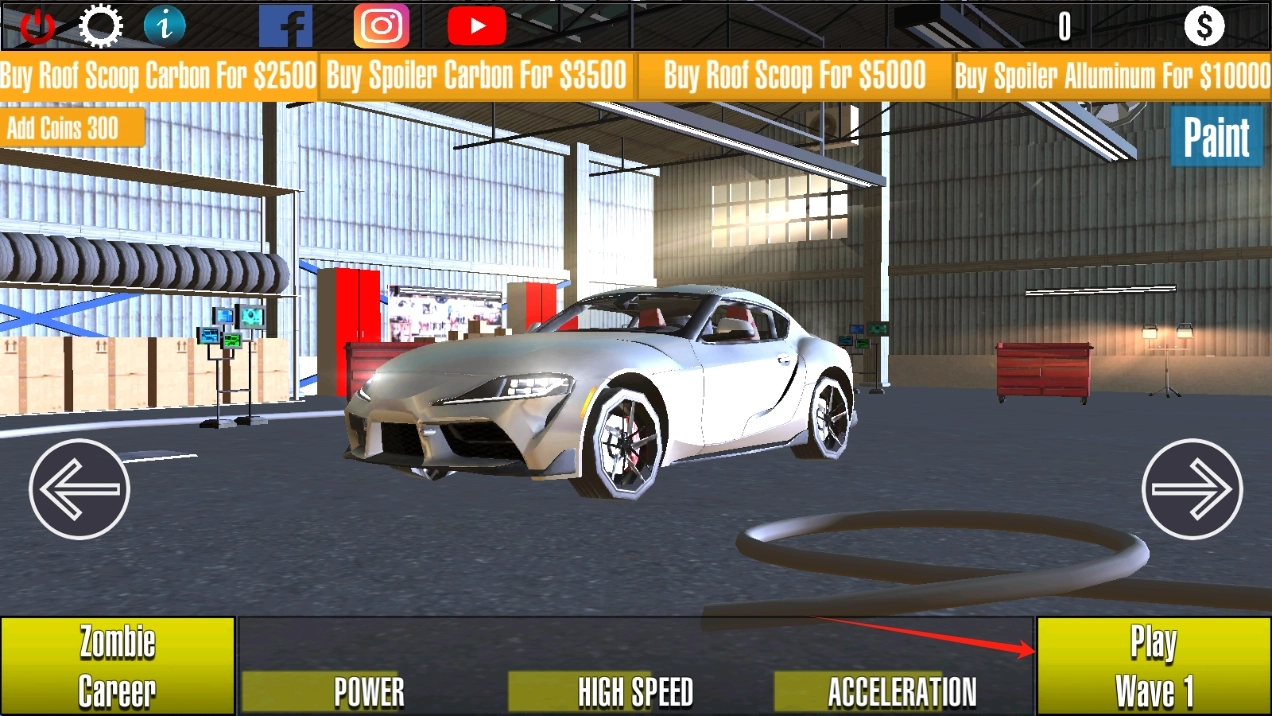Viewport: 1272px width, 716px height.
Task: Switch to the previous car with left arrow
Action: point(80,489)
